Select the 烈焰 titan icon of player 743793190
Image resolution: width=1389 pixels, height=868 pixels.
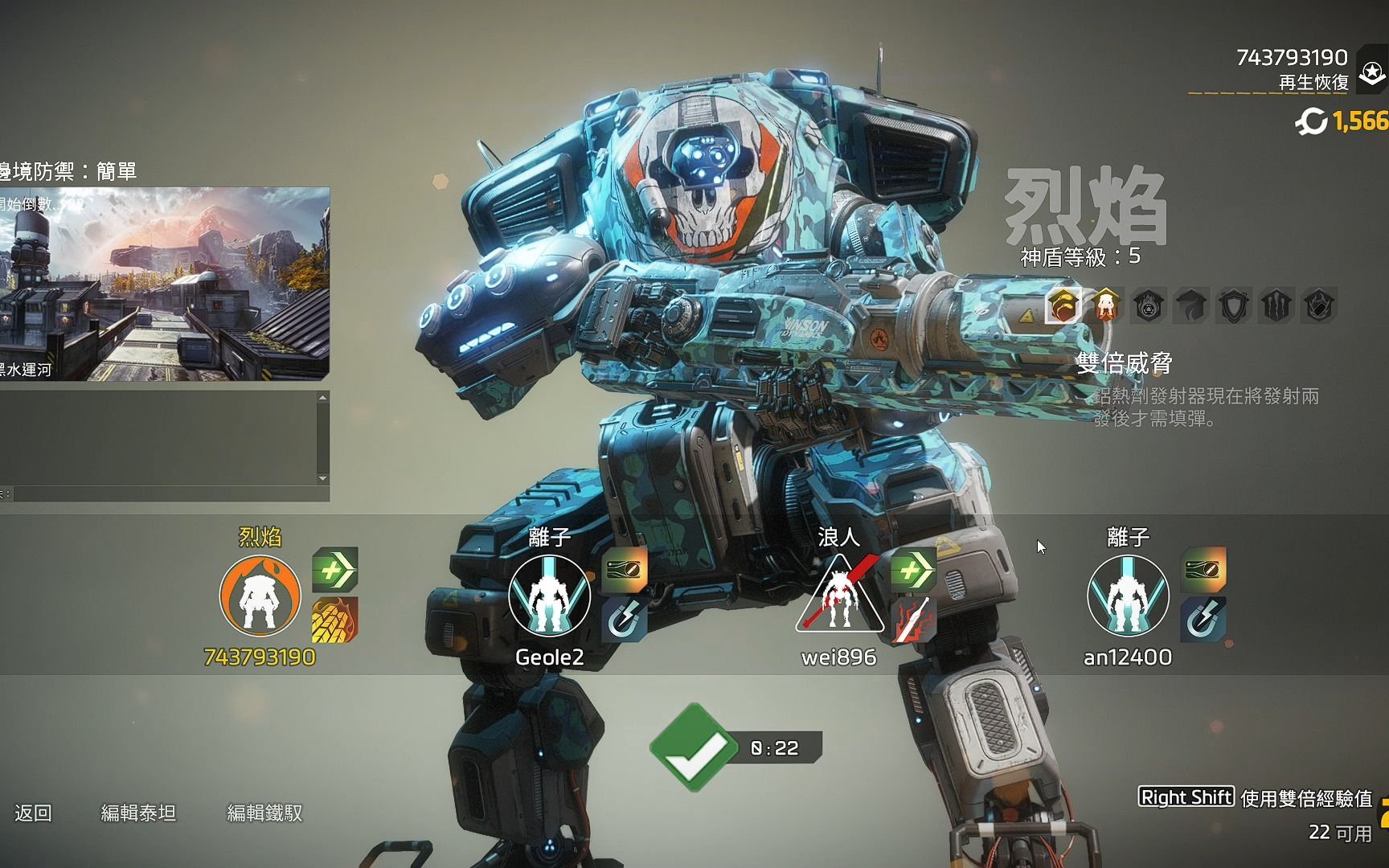coord(260,596)
